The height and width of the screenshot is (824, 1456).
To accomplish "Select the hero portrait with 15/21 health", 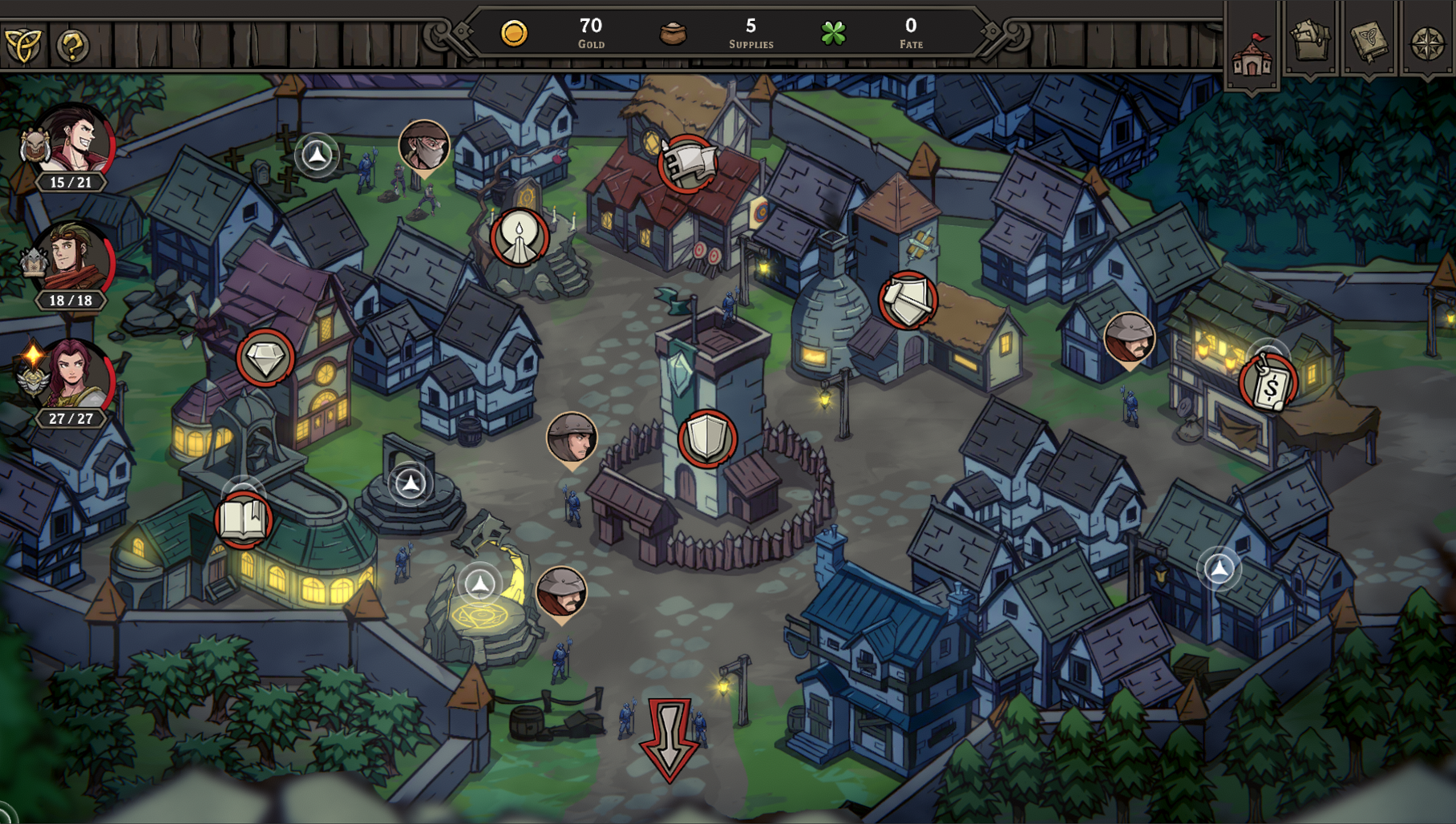I will 76,143.
